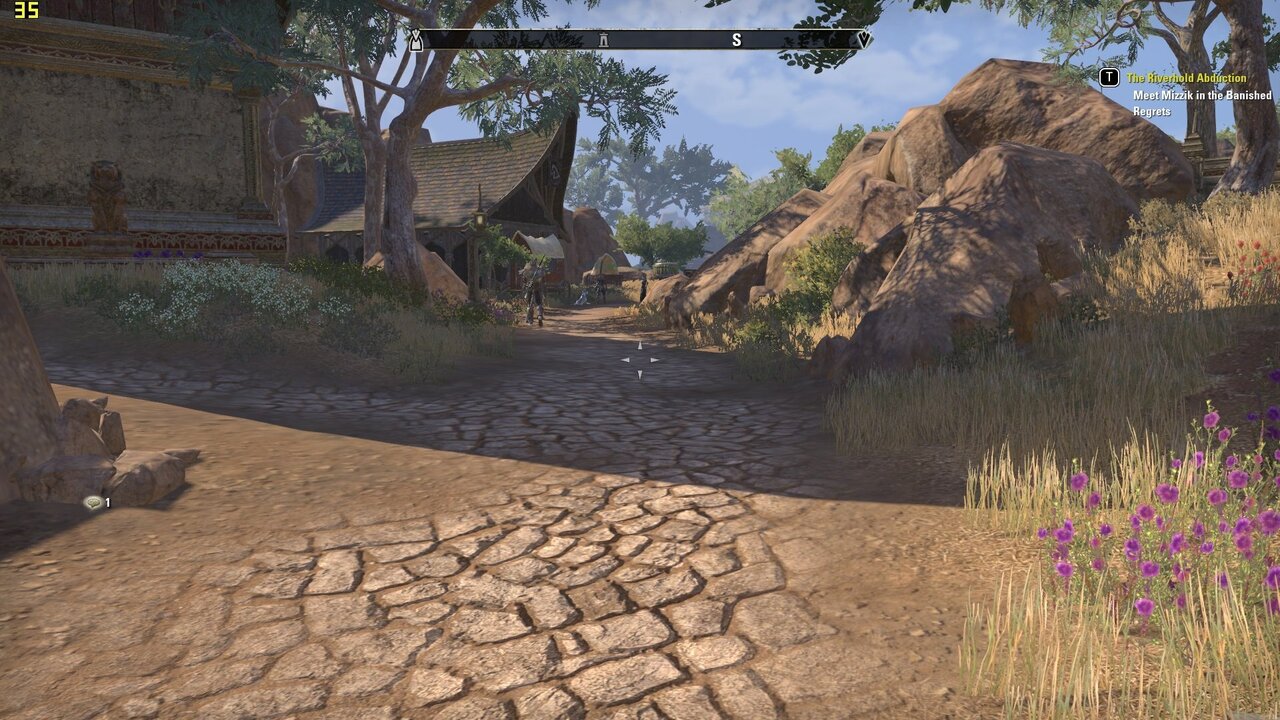Select The Riverhold Abduction quest title
Viewport: 1280px width, 720px height.
[x=1186, y=78]
